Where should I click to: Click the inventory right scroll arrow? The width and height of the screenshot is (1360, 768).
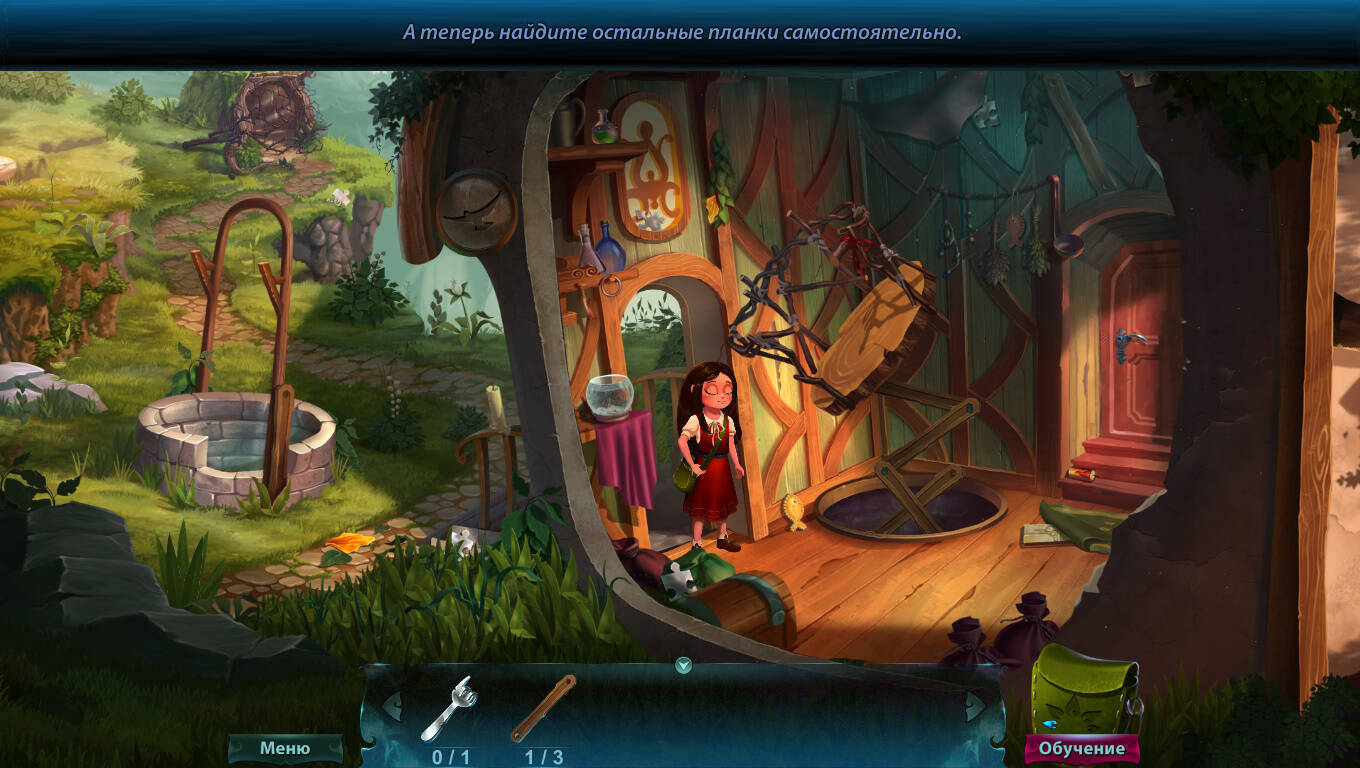click(x=974, y=705)
